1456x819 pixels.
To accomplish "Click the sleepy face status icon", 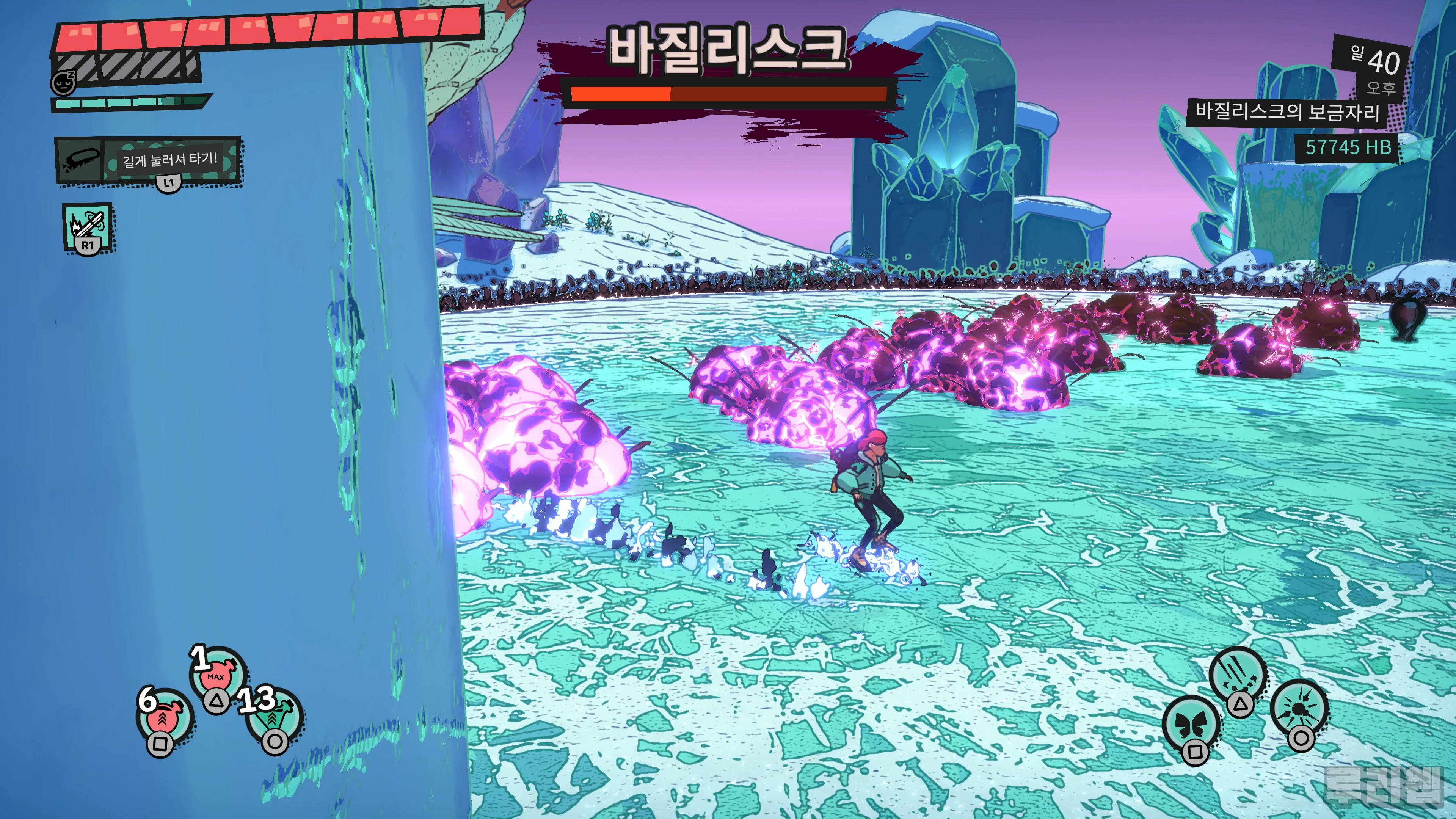I will pyautogui.click(x=63, y=83).
